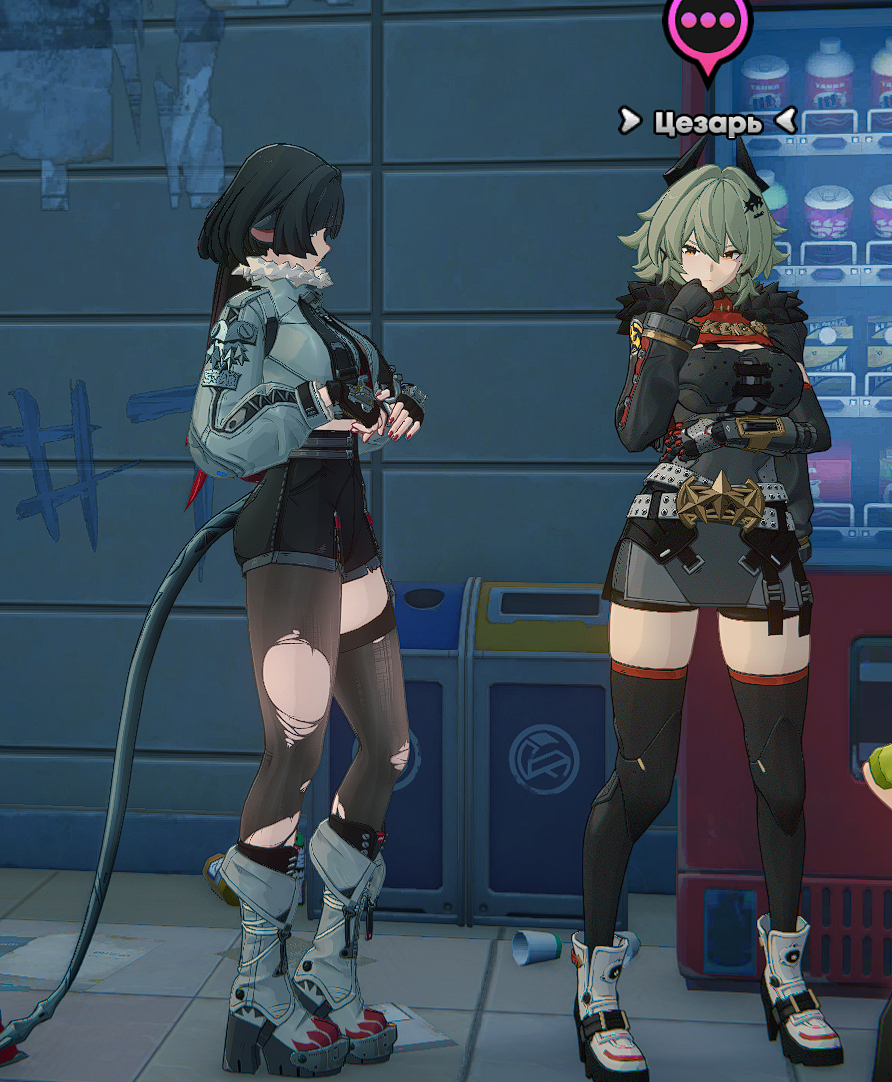Open the pink speech bubble dialogue marker
The height and width of the screenshot is (1082, 892).
pyautogui.click(x=707, y=23)
